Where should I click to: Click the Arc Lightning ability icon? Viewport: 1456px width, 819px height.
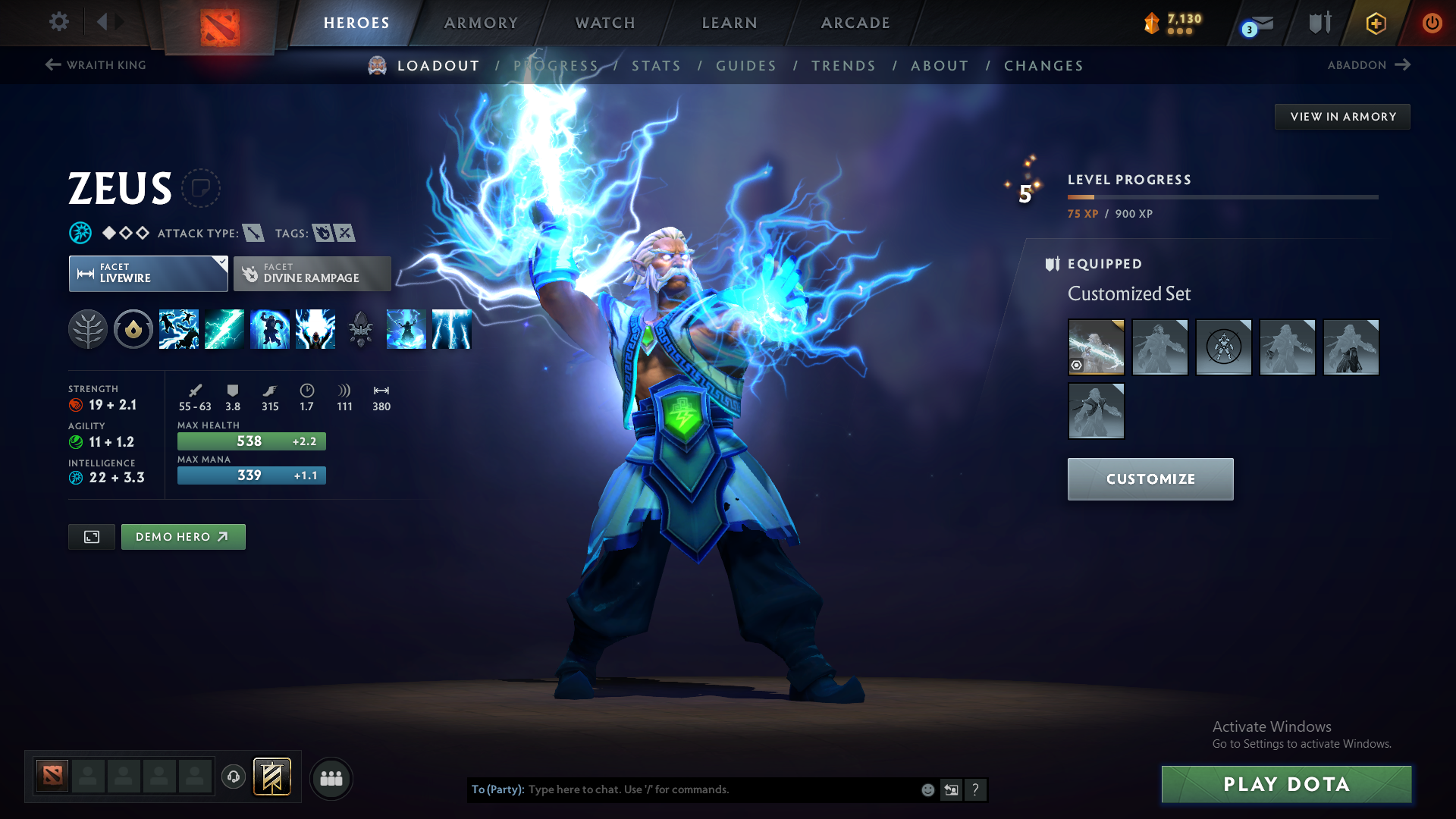tap(179, 328)
